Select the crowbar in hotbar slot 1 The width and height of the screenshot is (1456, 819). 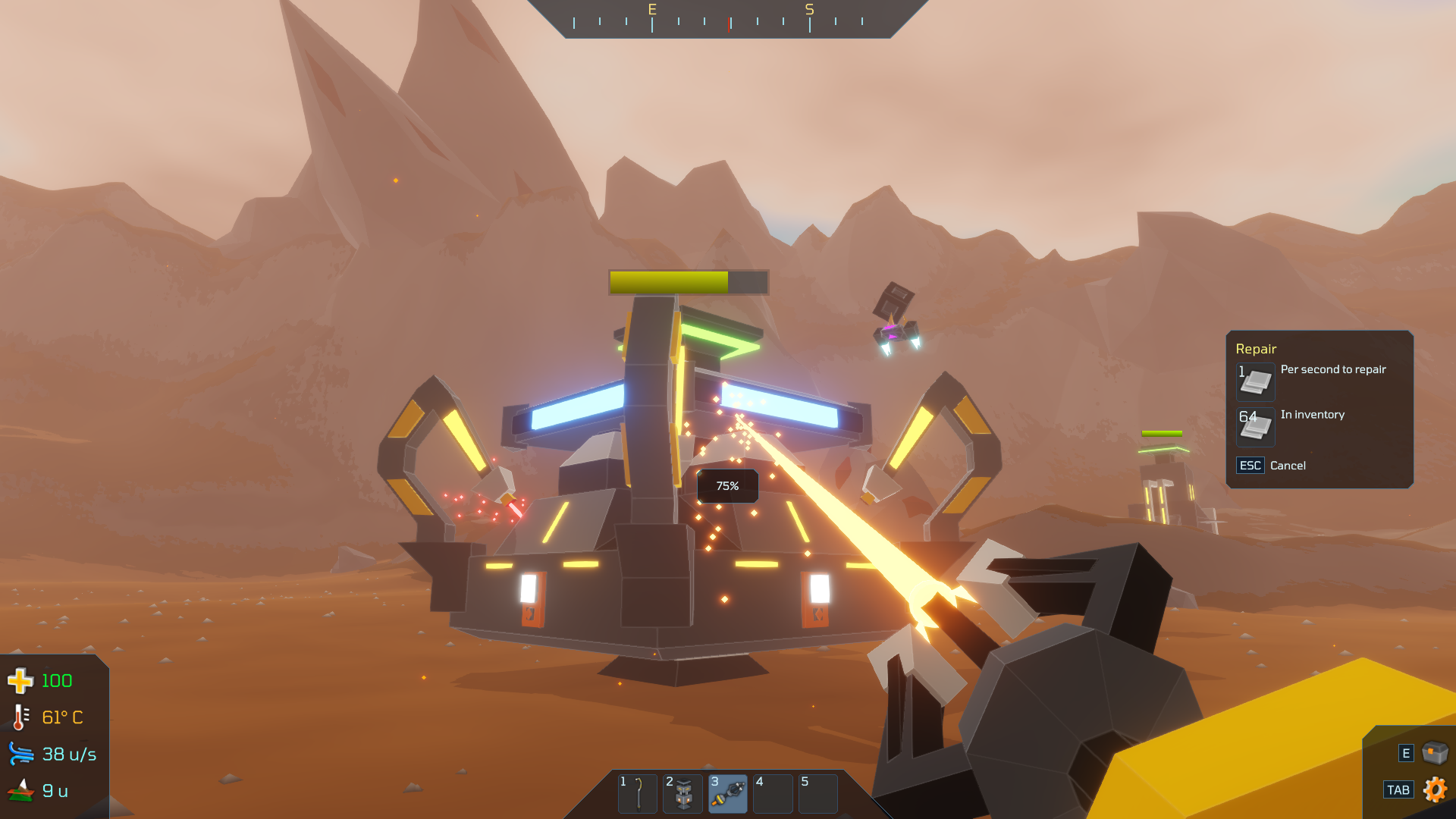(637, 793)
